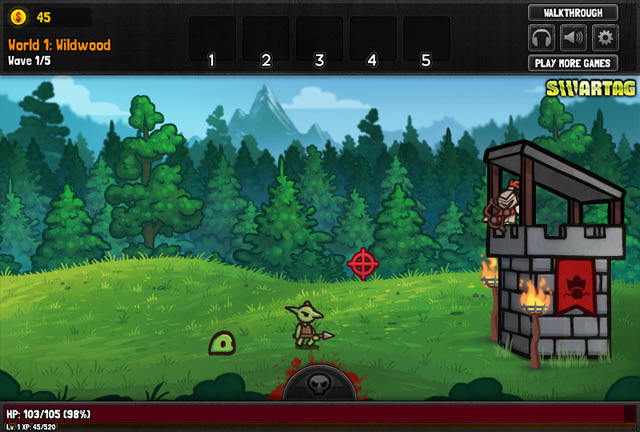
Task: Click the Play More Games button
Action: [573, 63]
